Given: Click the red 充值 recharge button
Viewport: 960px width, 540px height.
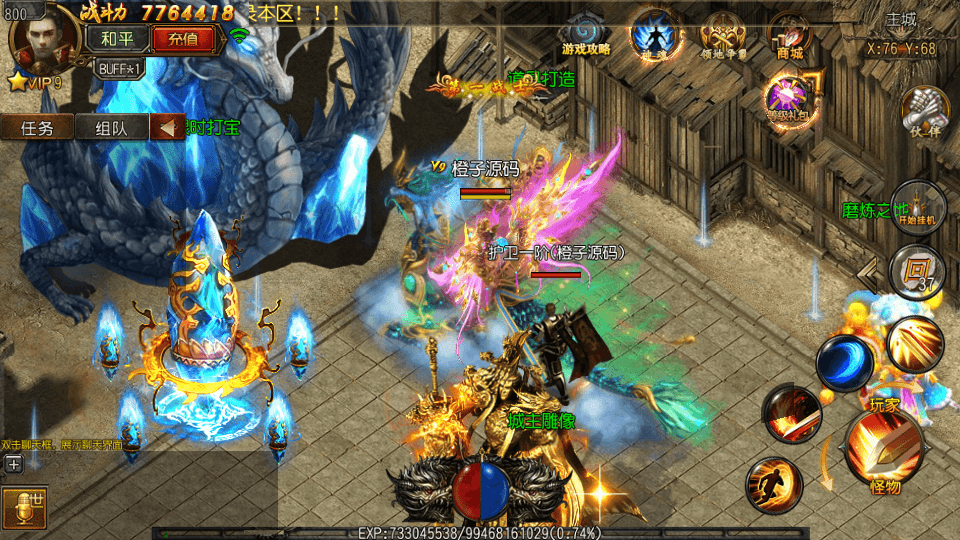Looking at the screenshot, I should pos(183,39).
